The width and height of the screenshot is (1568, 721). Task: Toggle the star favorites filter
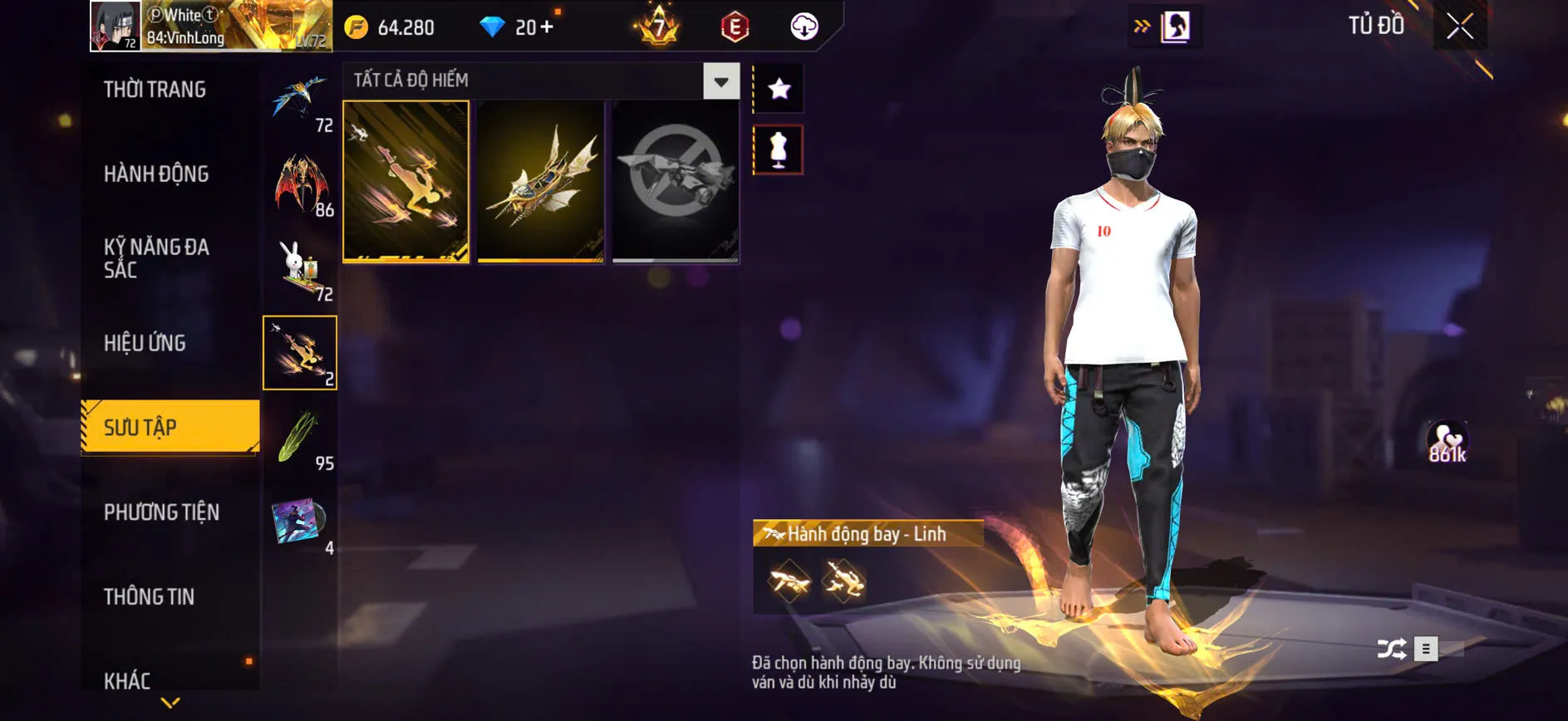click(x=778, y=86)
